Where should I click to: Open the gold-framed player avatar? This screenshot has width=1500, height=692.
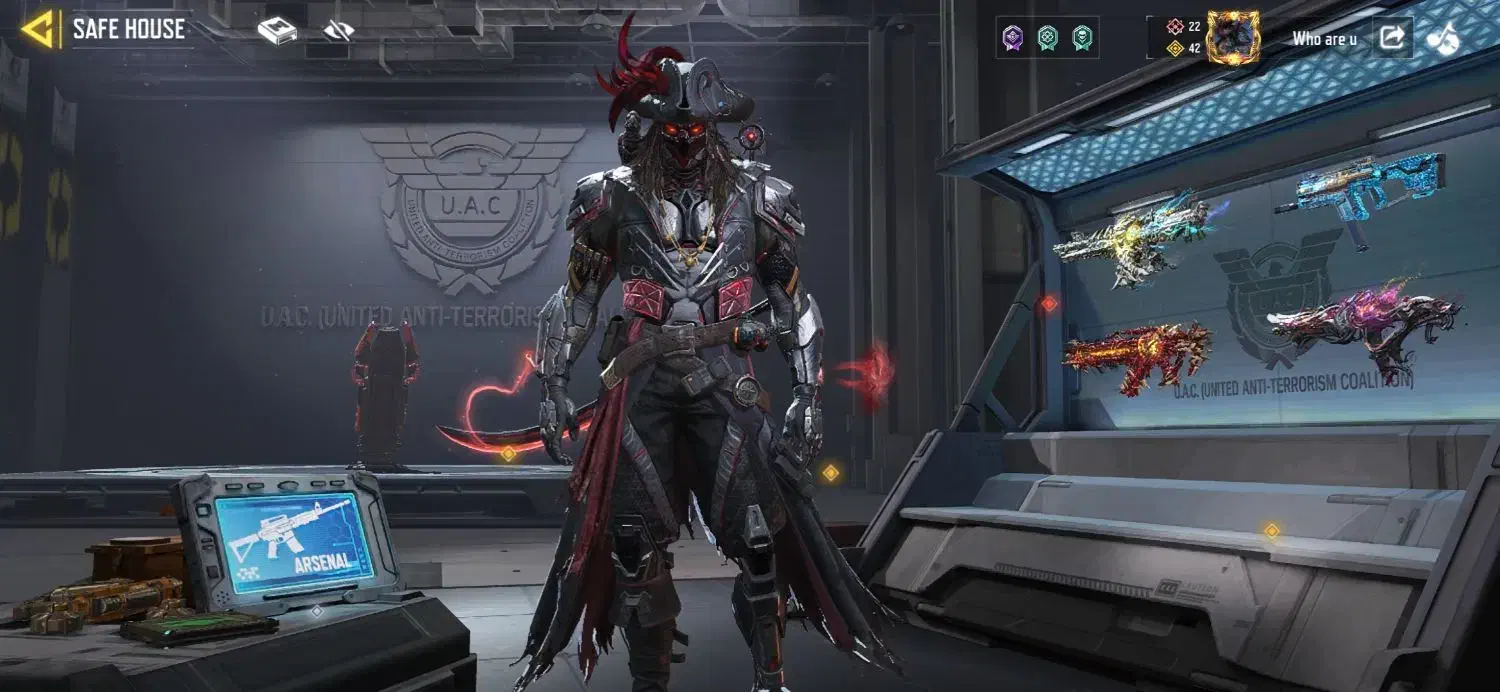[x=1233, y=38]
